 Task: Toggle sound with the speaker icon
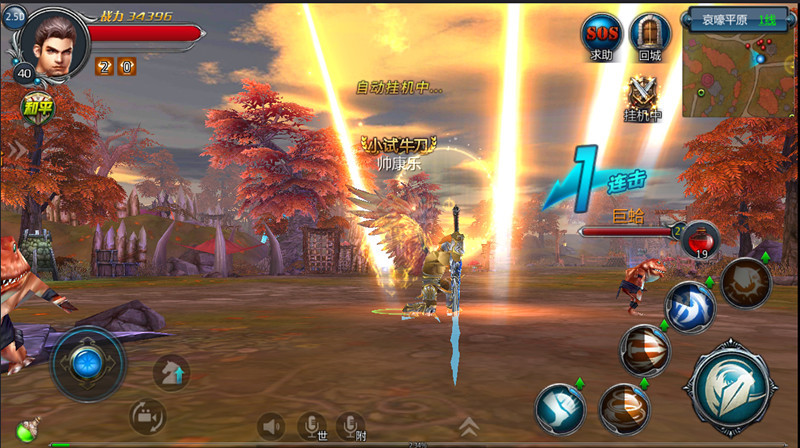pos(271,426)
